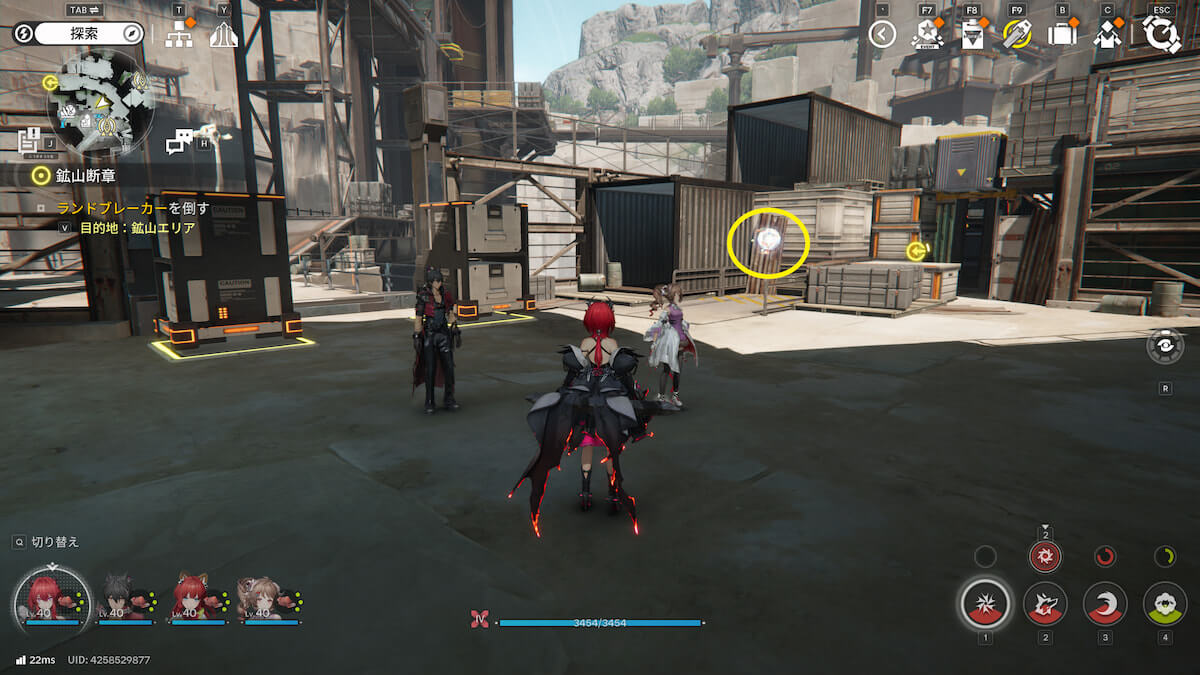Open the Event menu icon
This screenshot has width=1200, height=675.
[x=927, y=35]
